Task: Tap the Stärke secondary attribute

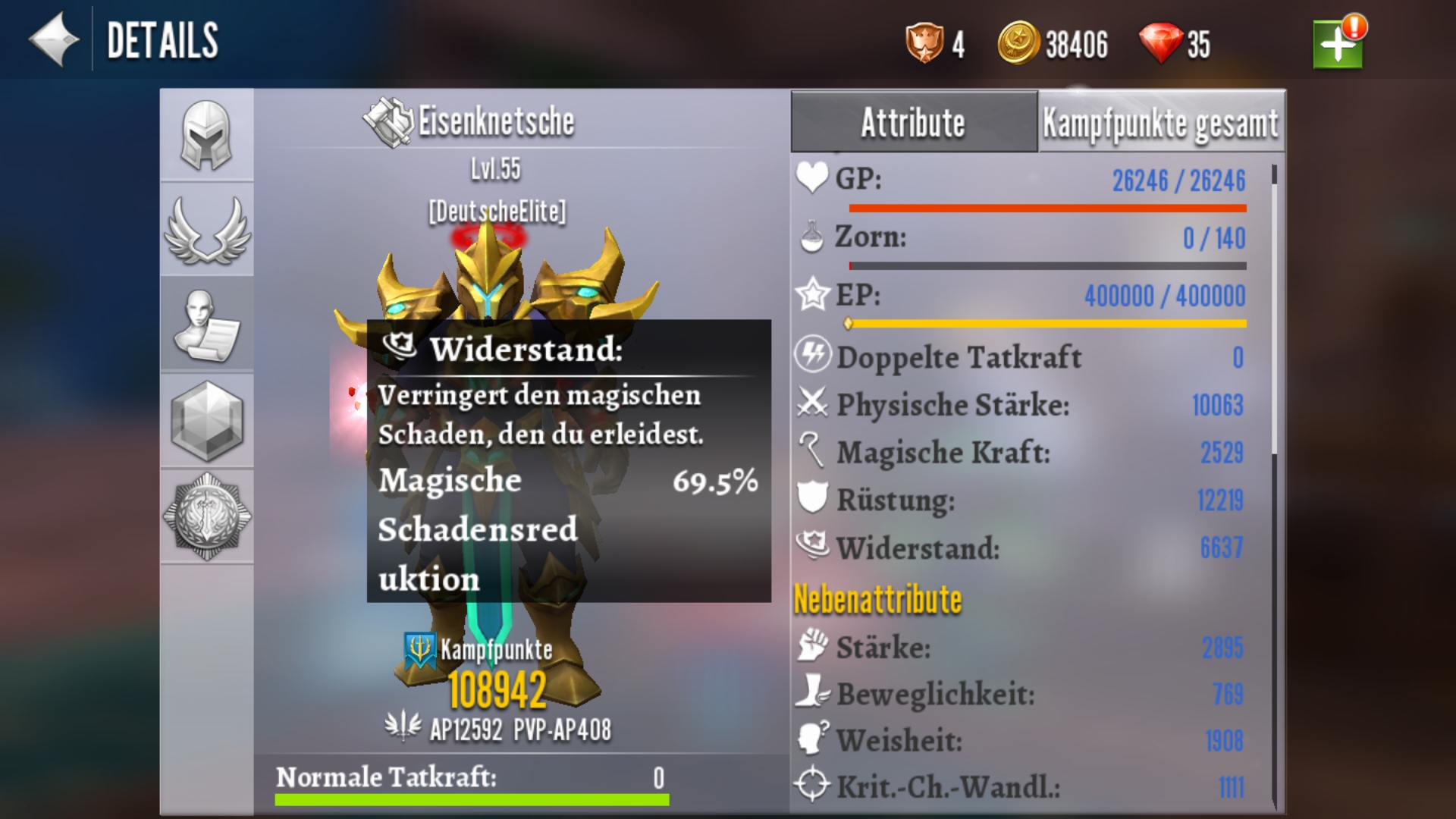Action: click(x=1020, y=648)
